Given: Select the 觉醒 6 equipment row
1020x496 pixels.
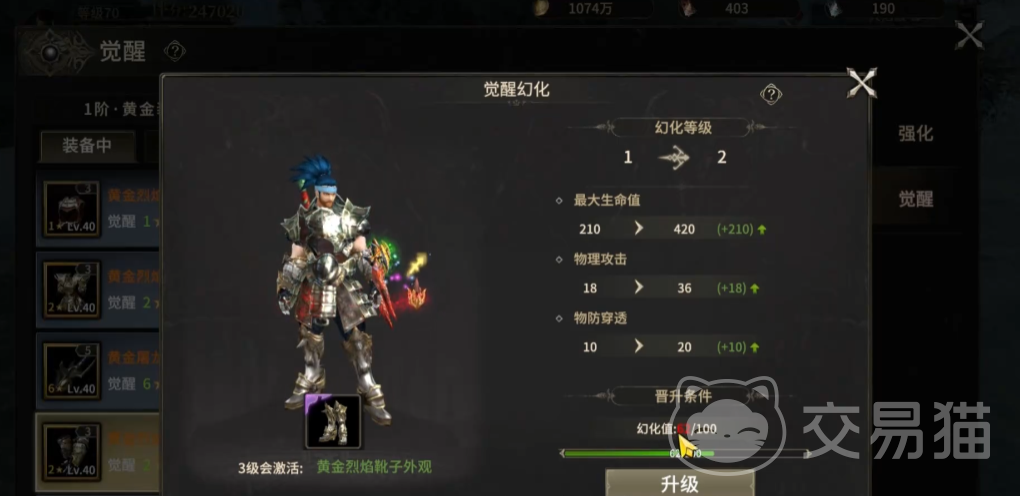Looking at the screenshot, I should pos(98,369).
